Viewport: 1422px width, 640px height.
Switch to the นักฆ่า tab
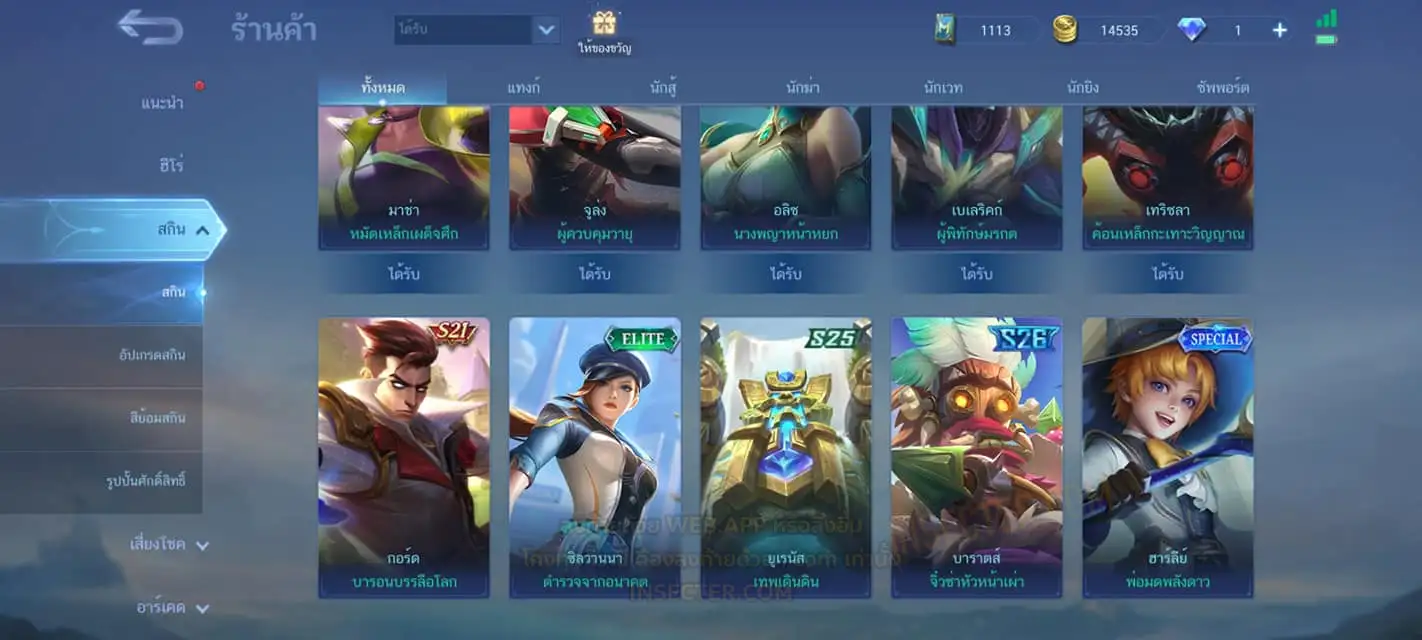(x=803, y=88)
